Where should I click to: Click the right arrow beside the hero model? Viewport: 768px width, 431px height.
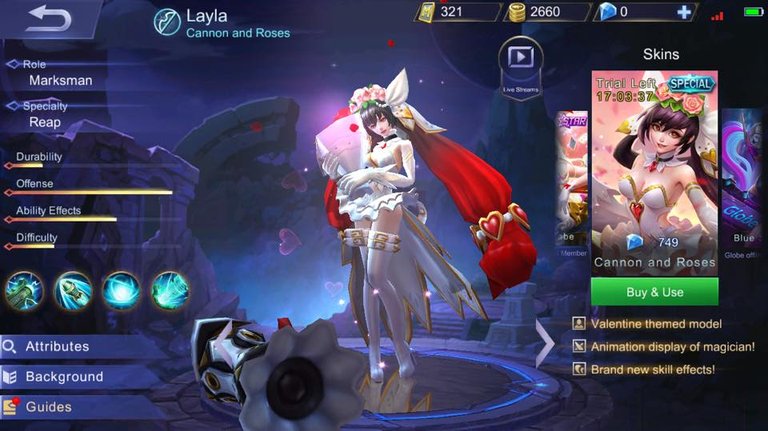[545, 343]
